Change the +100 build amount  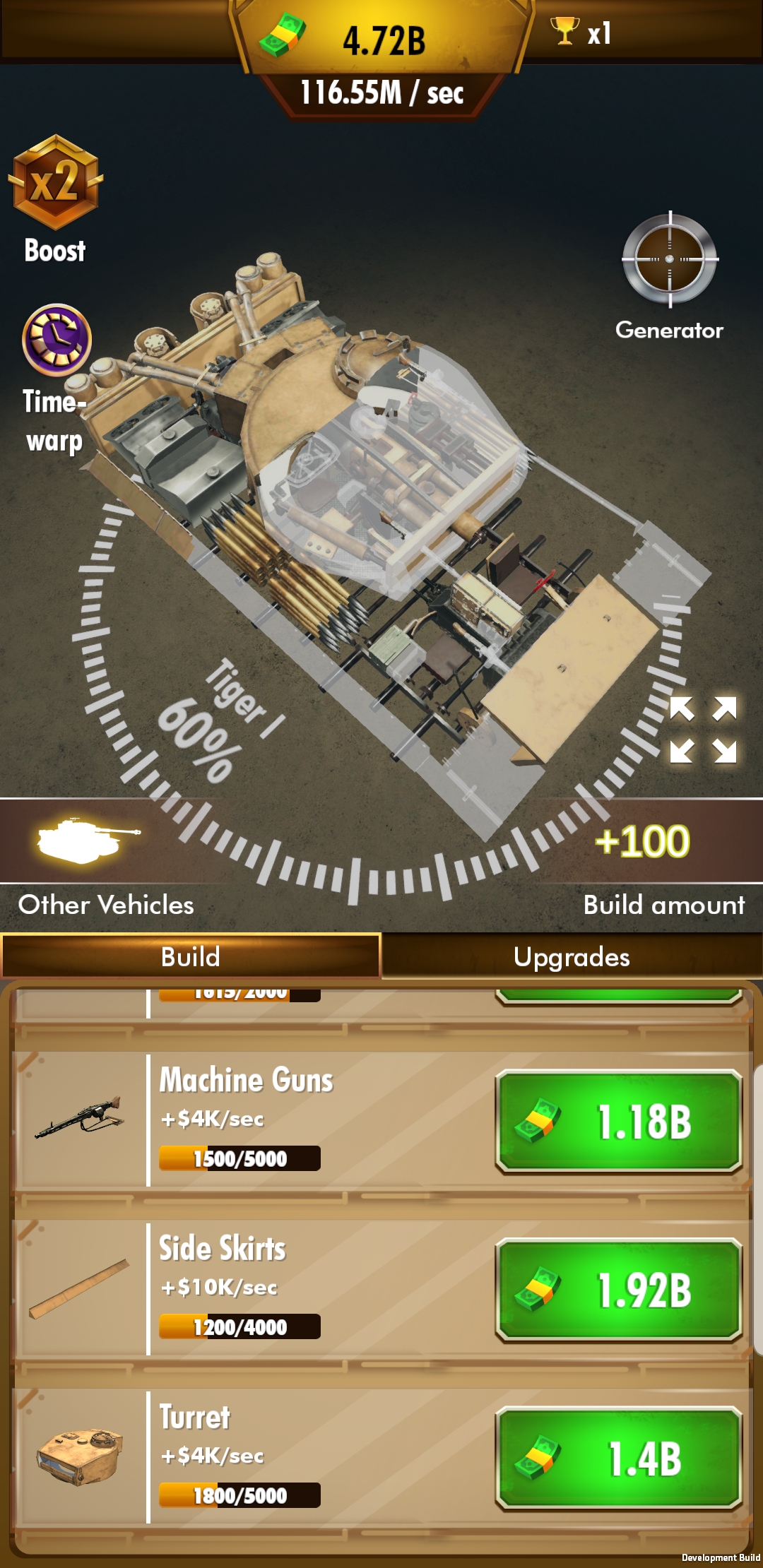click(x=641, y=841)
